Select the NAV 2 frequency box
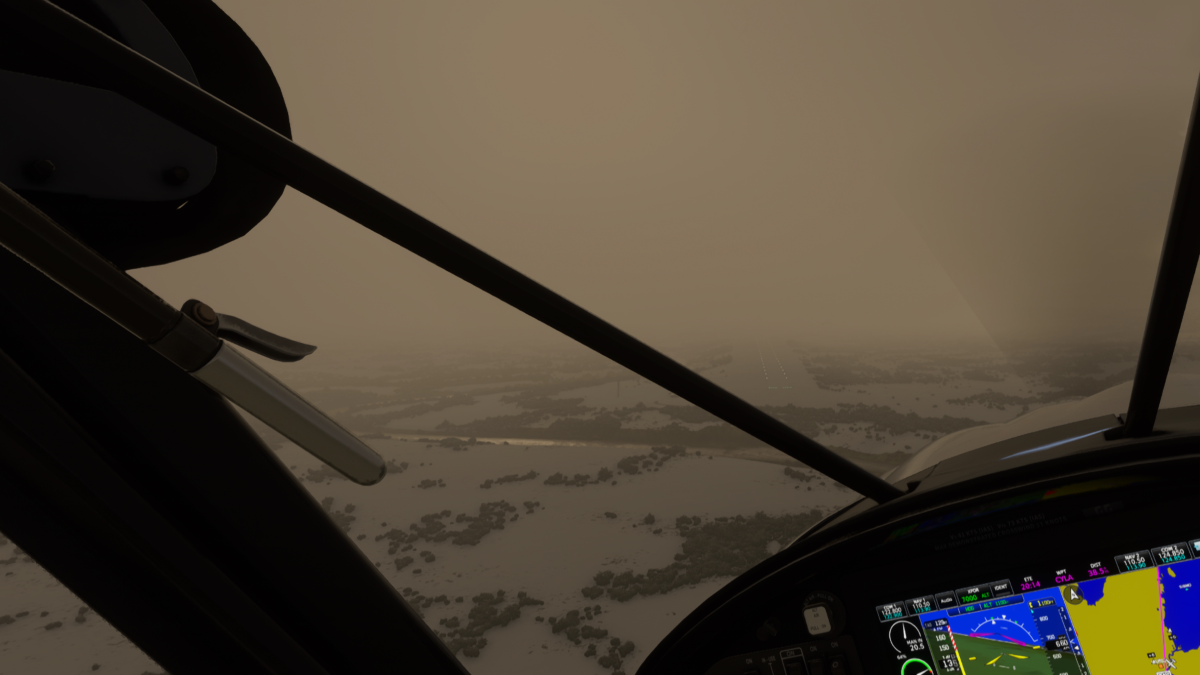1200x675 pixels. (x=1132, y=561)
